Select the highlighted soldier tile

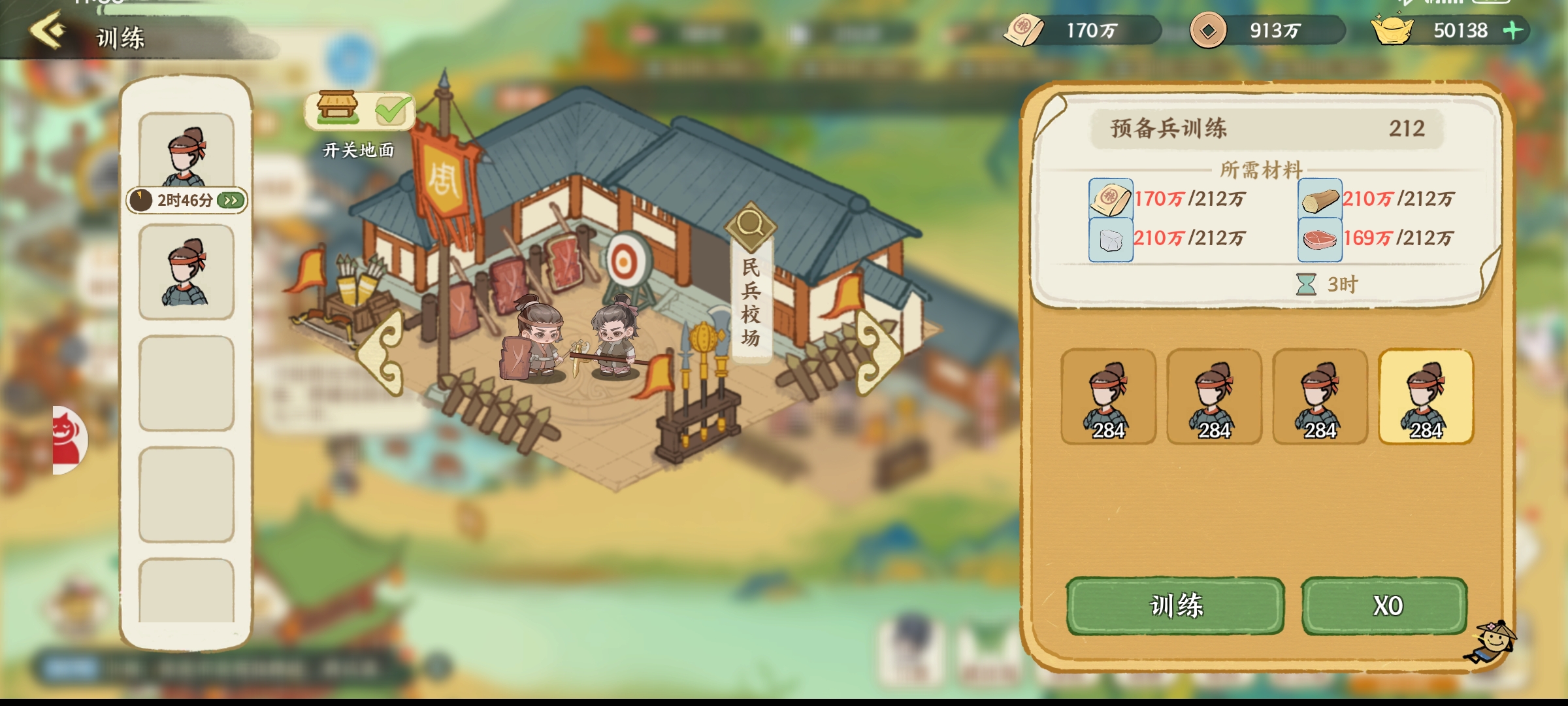click(1426, 397)
